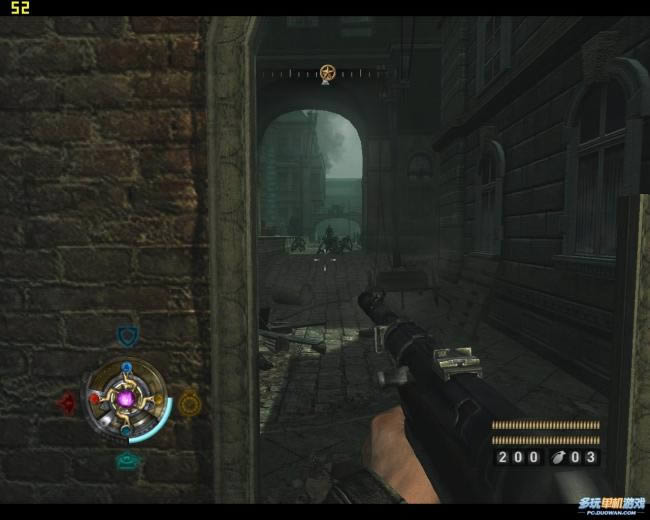Image resolution: width=650 pixels, height=520 pixels.
Task: Choose the yellow Veil power icon
Action: click(190, 402)
